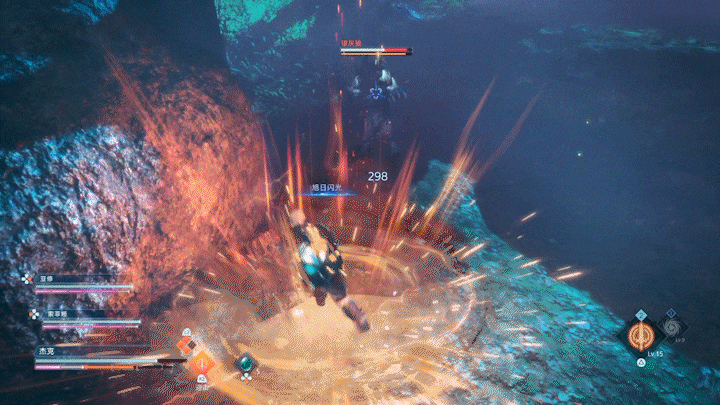
Task: Switch to party member 亚修
Action: pyautogui.click(x=46, y=279)
